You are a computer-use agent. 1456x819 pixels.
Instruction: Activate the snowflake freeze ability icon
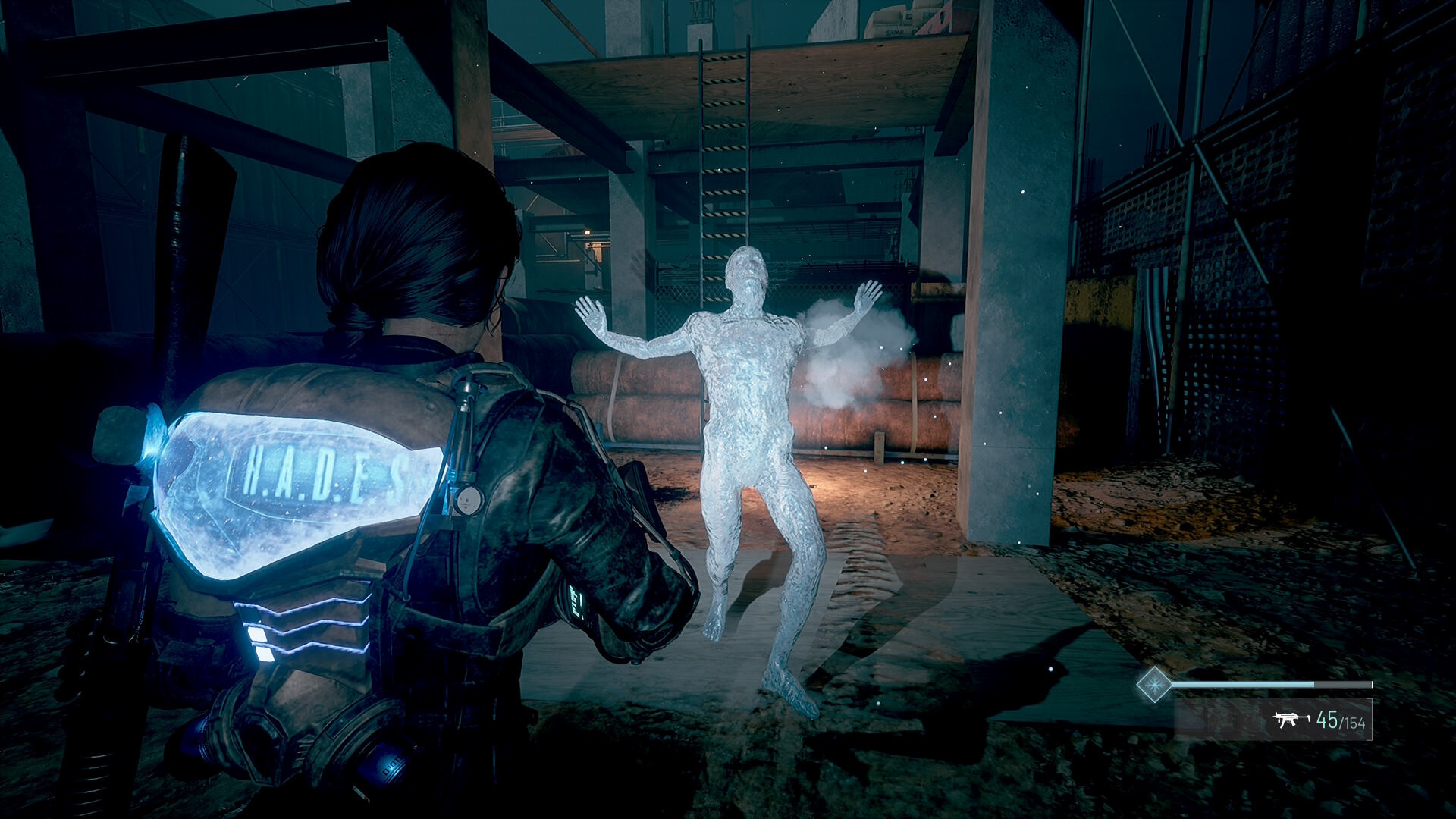coord(1153,684)
